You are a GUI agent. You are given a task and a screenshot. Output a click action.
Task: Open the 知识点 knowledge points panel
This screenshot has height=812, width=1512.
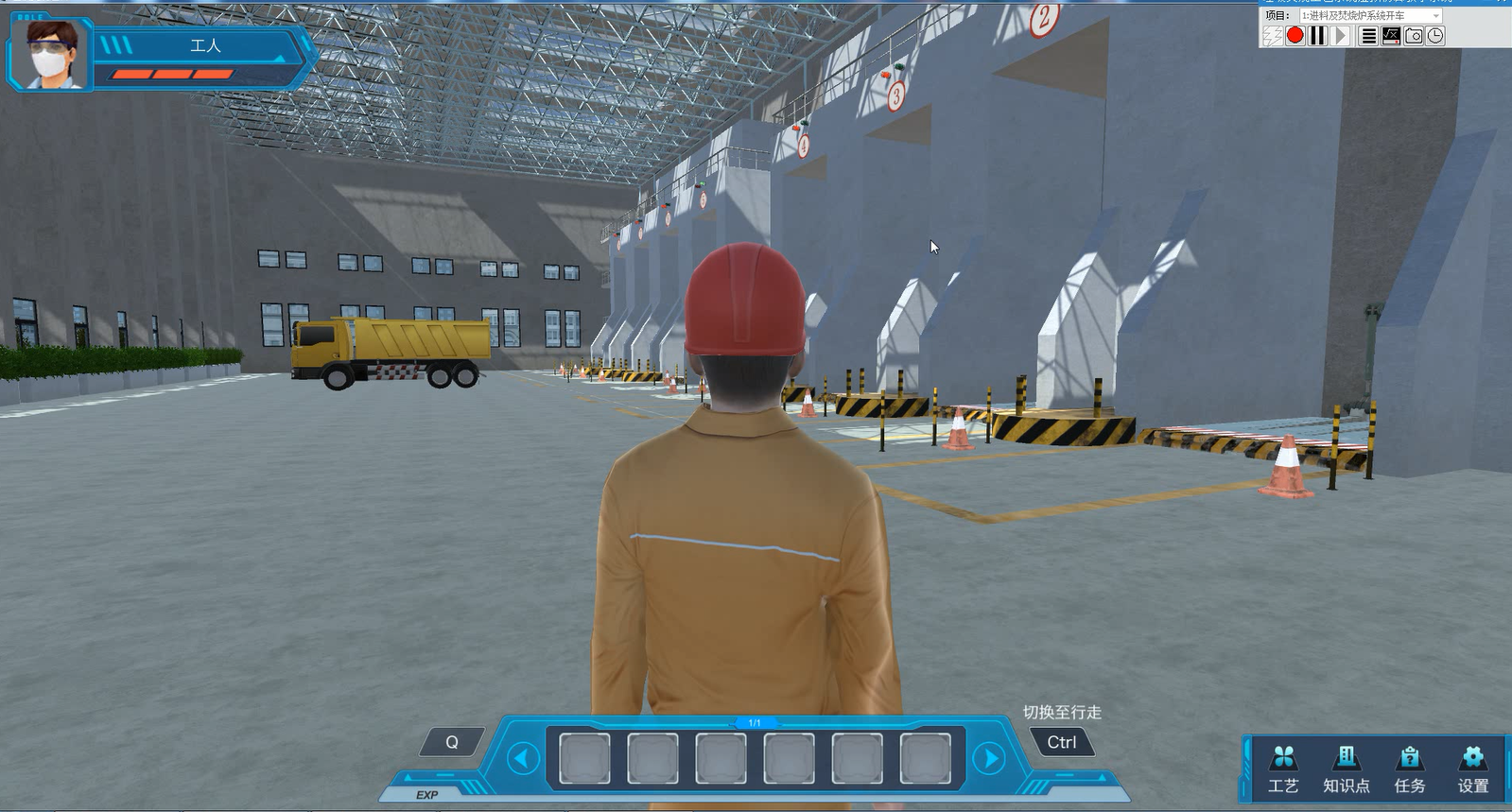pyautogui.click(x=1346, y=769)
